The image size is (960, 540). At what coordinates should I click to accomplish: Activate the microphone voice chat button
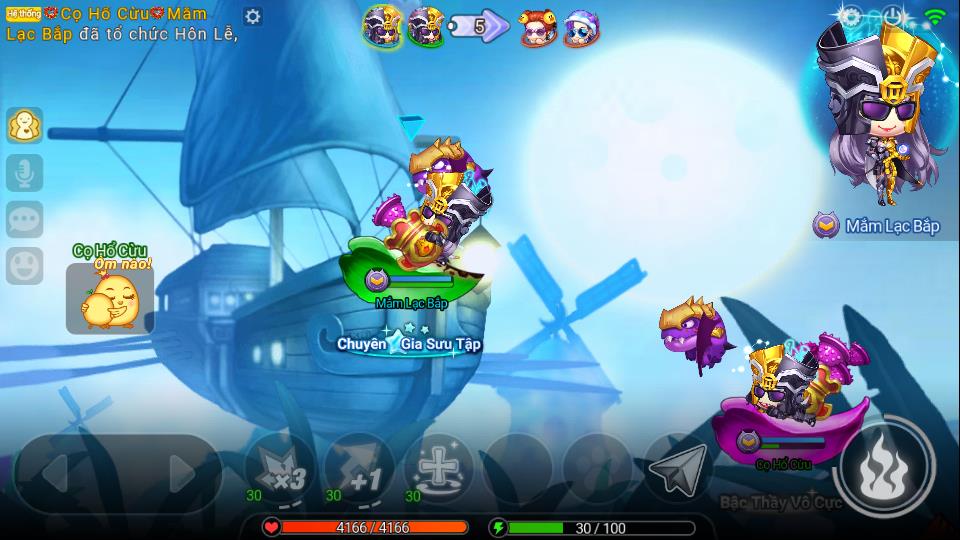tap(24, 173)
